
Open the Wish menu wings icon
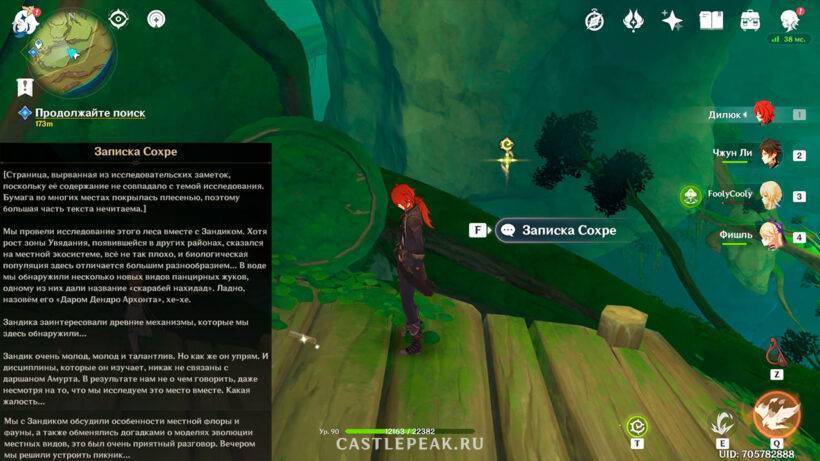click(633, 20)
